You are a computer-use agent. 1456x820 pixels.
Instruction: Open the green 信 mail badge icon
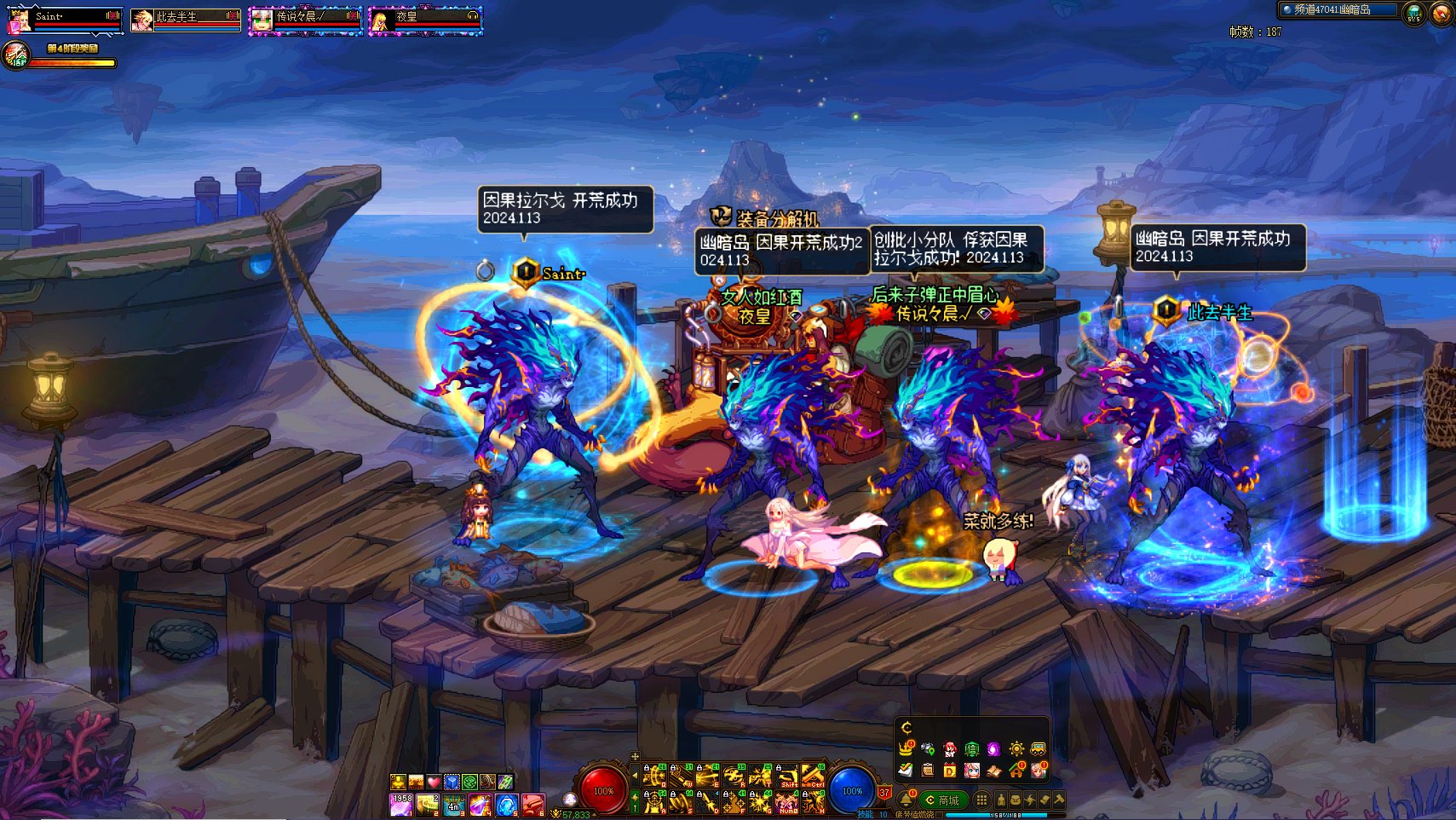[971, 749]
